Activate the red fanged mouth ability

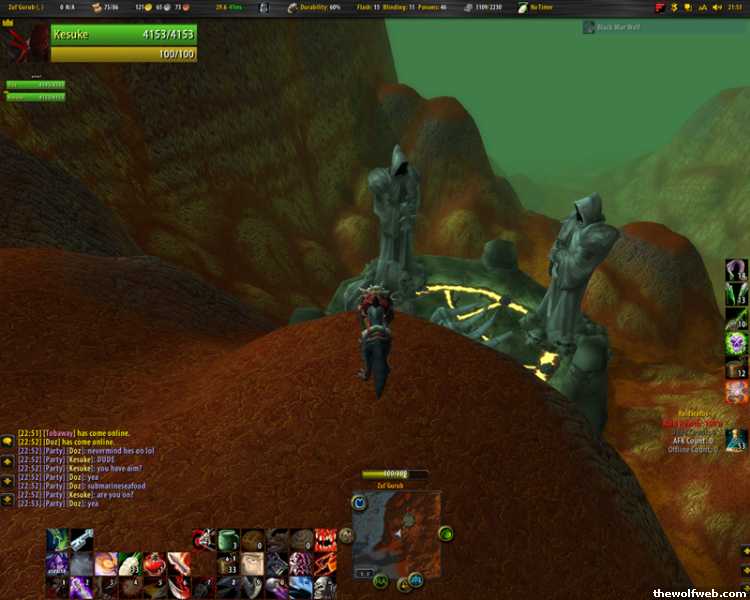(x=324, y=540)
